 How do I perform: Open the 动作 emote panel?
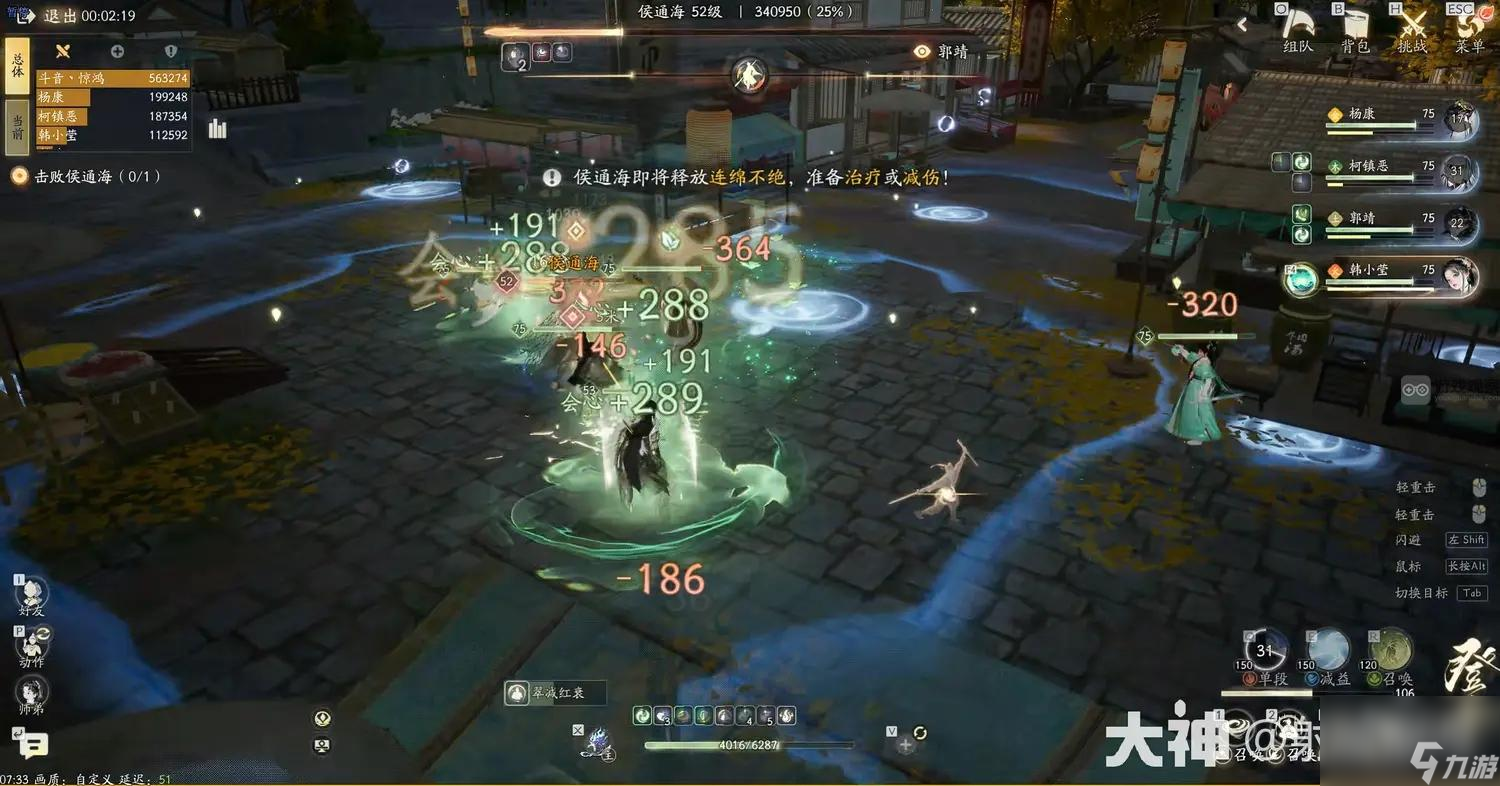point(32,645)
